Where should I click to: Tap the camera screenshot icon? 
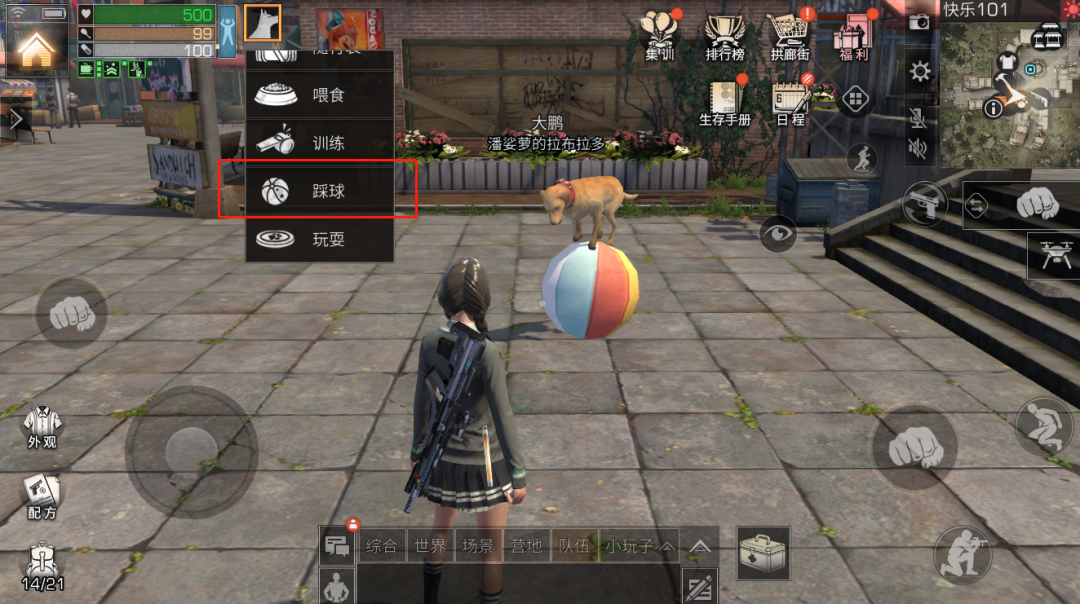(920, 22)
